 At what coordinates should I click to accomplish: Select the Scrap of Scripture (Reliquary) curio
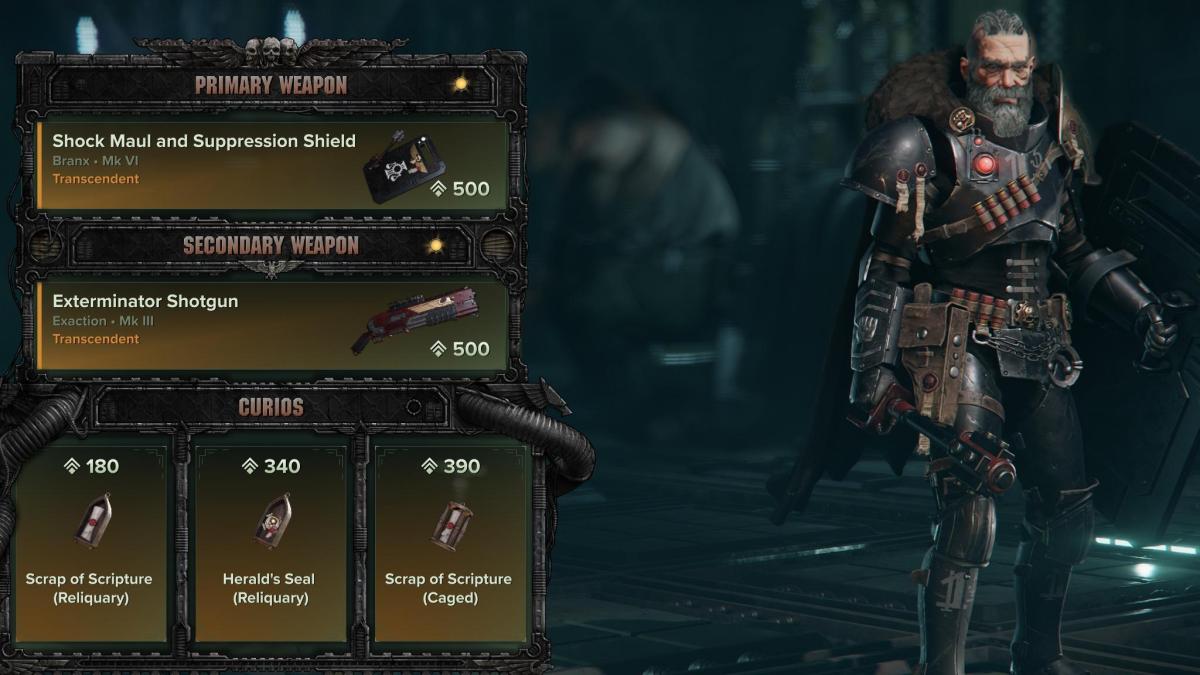[x=91, y=540]
